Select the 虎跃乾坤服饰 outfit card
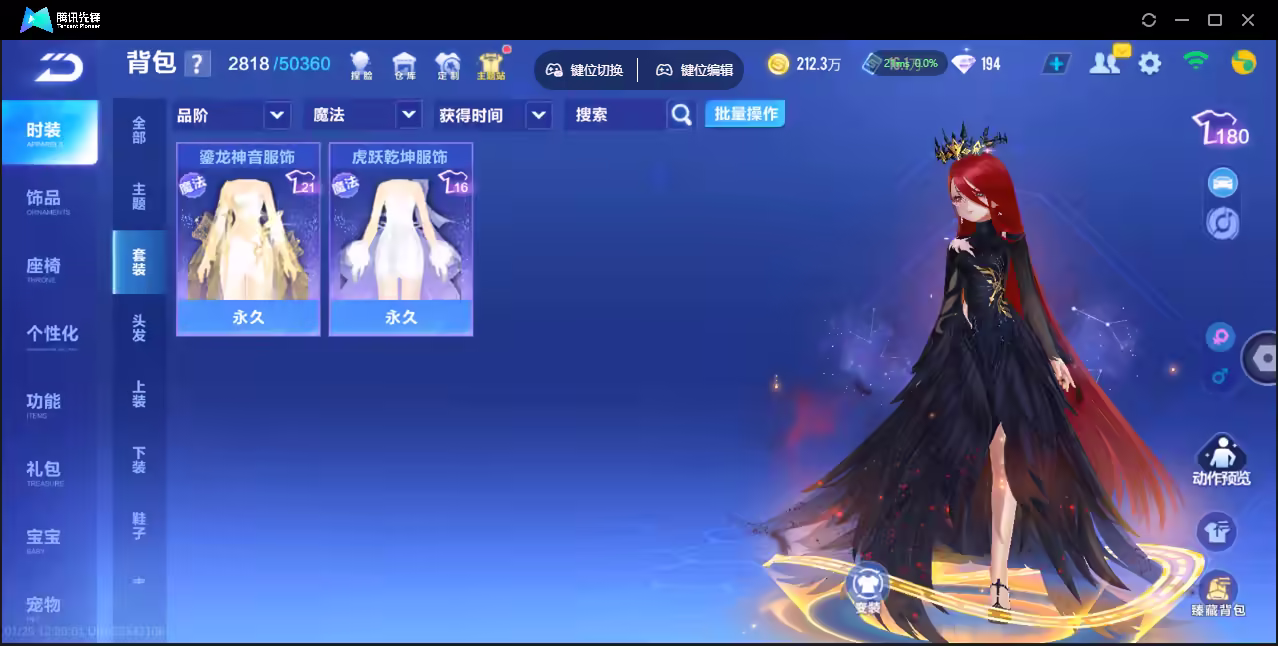 (400, 238)
